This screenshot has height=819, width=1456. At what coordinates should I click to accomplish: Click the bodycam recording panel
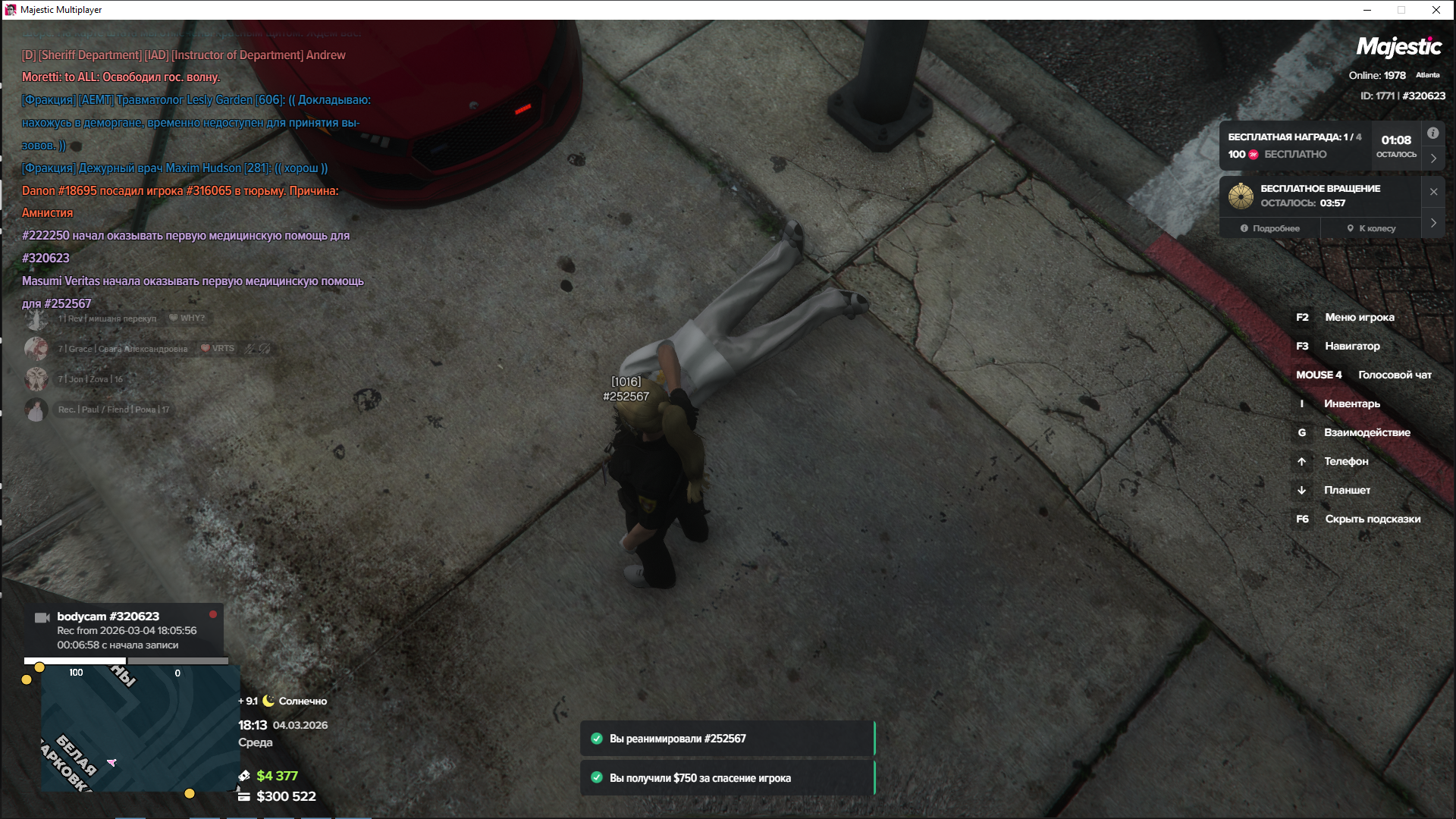(x=125, y=630)
